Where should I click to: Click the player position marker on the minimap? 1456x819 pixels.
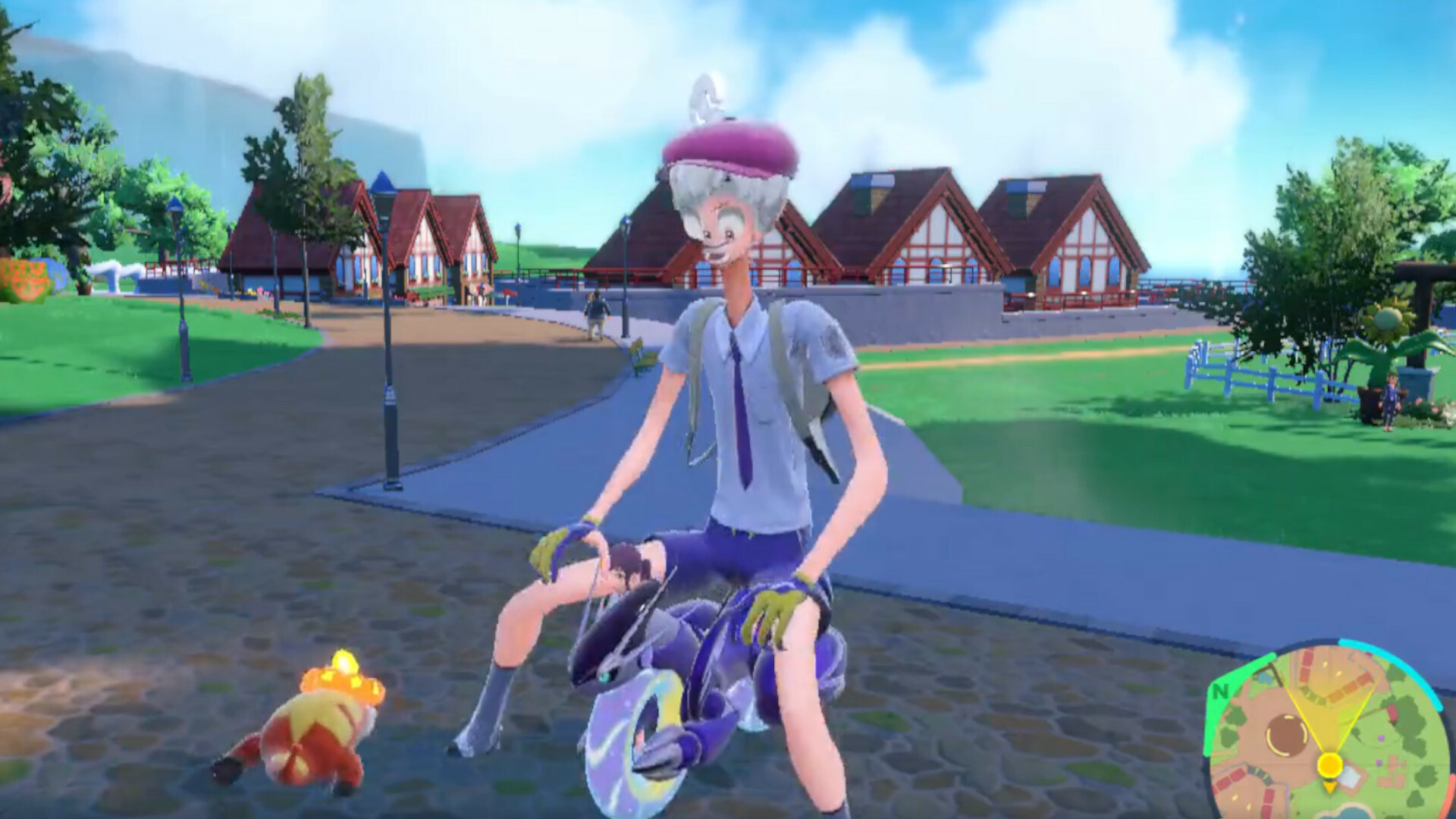[x=1331, y=764]
